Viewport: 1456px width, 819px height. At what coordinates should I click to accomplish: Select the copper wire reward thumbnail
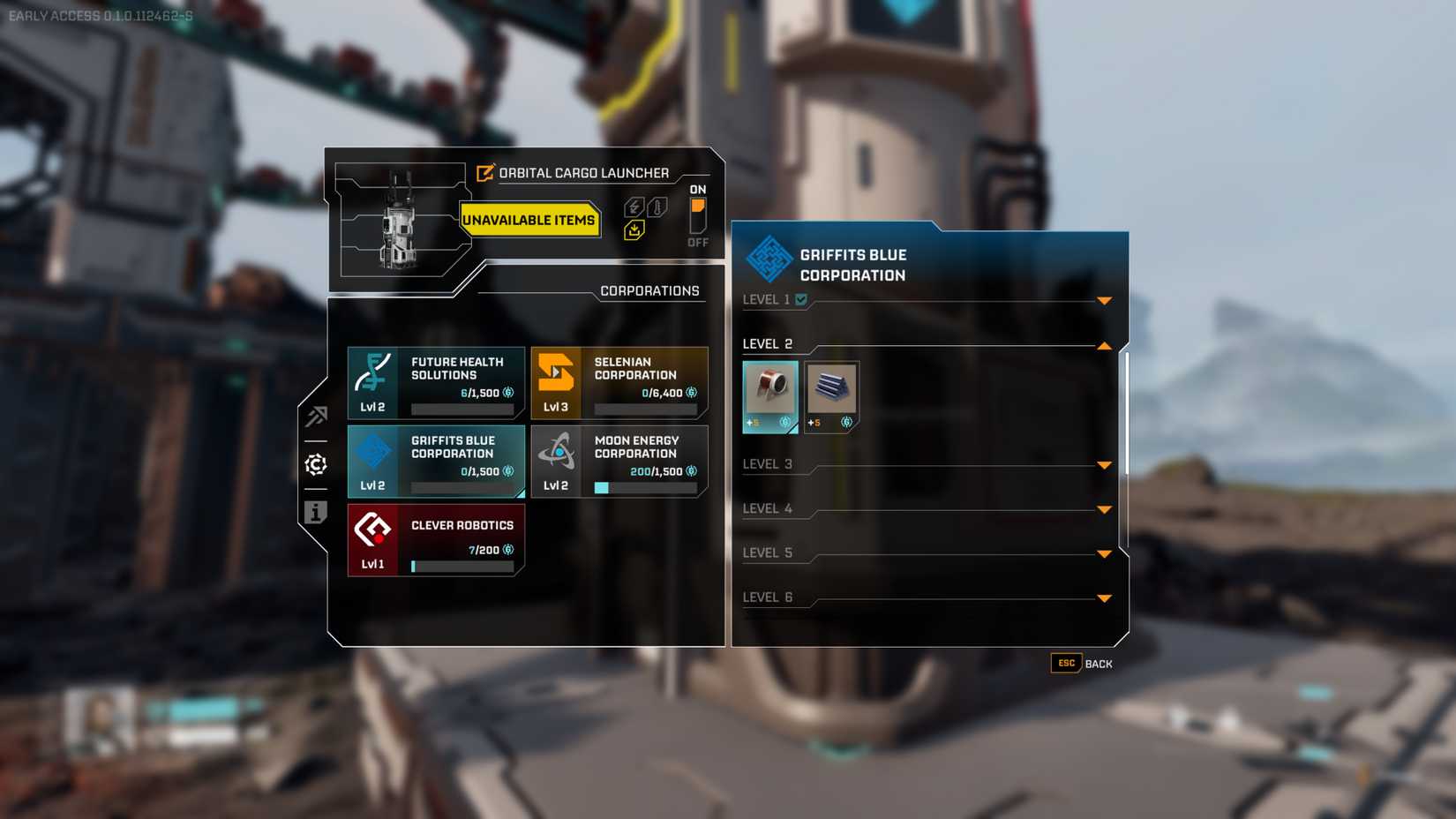click(770, 395)
